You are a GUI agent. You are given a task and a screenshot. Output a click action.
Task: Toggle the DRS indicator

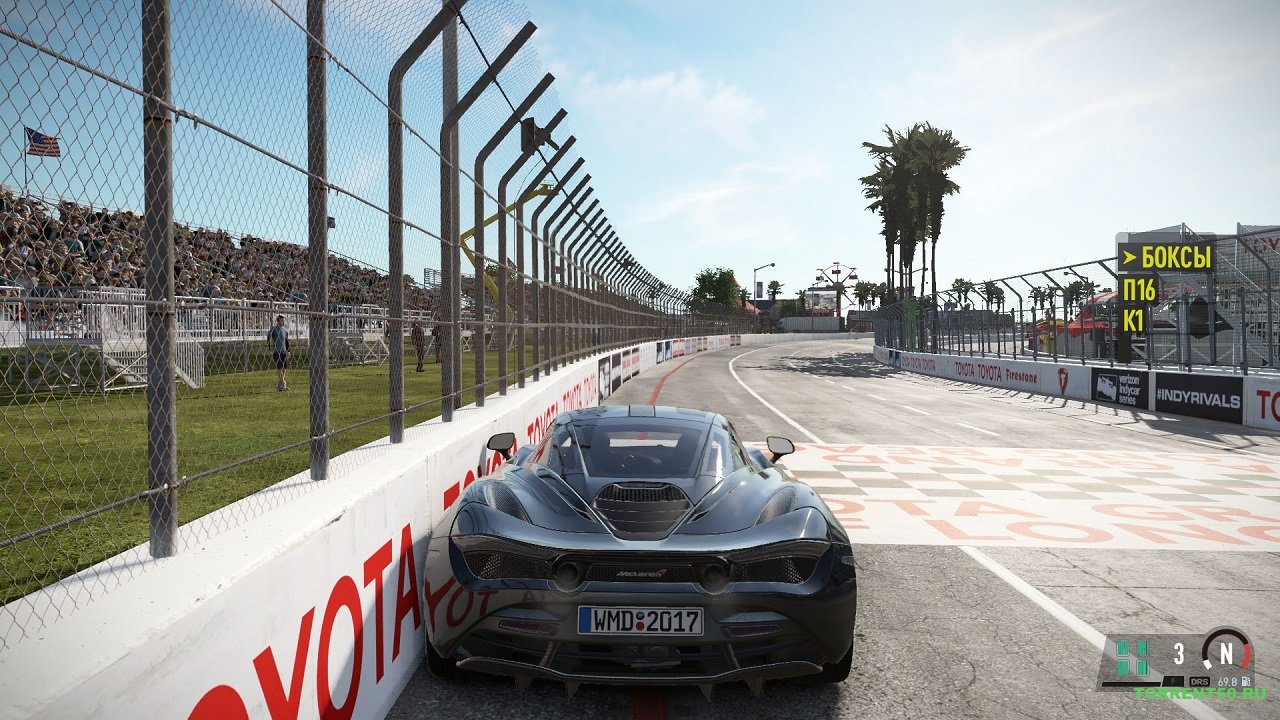click(x=1198, y=681)
